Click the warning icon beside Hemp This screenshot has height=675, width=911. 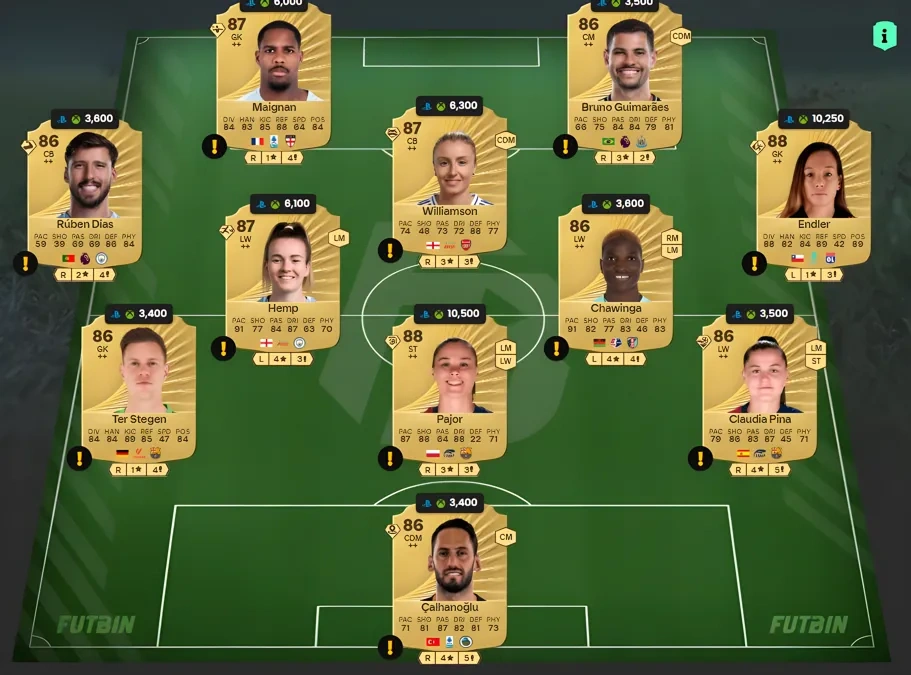tap(223, 348)
